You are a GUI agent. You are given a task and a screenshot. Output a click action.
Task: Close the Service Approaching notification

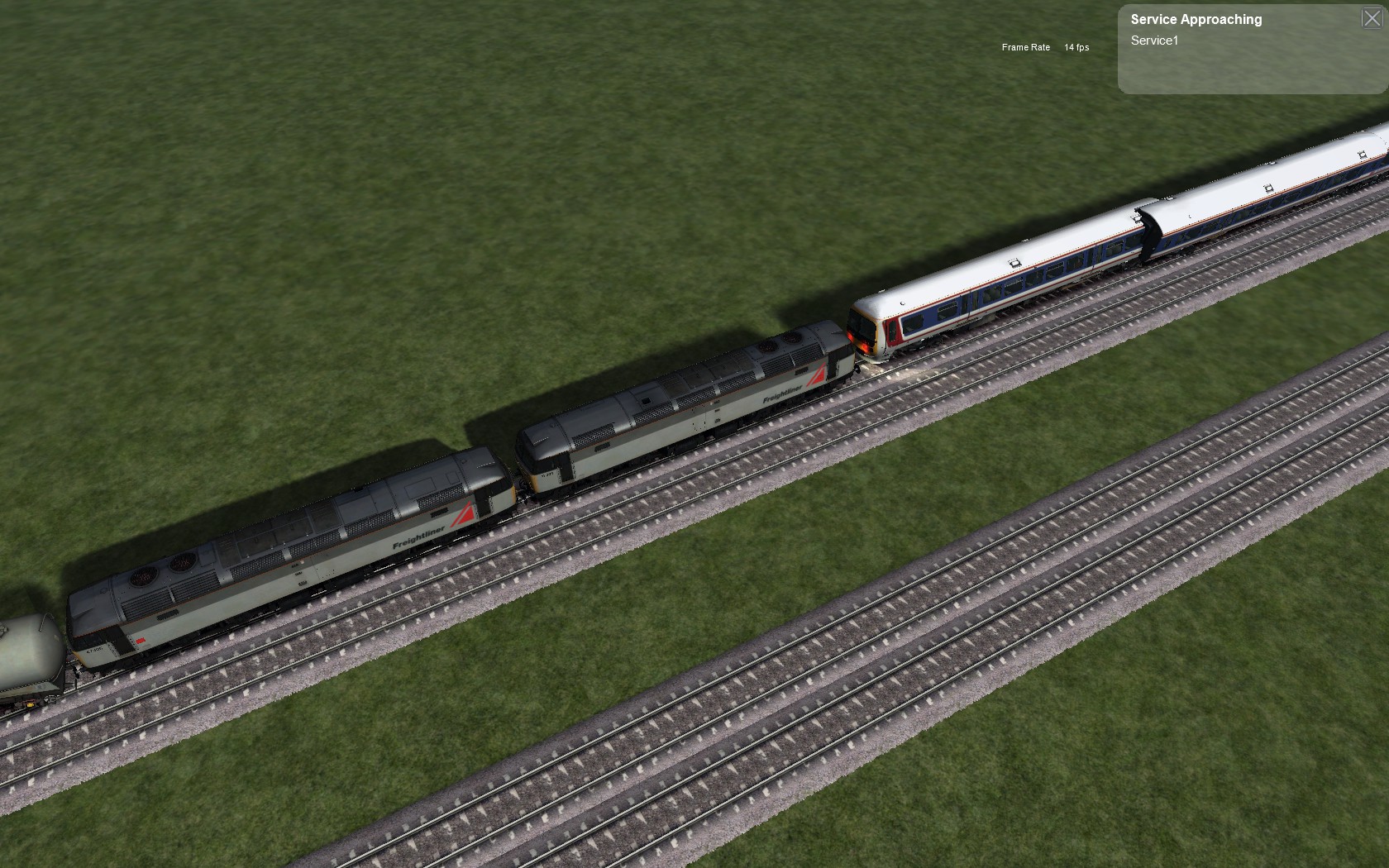(1371, 18)
